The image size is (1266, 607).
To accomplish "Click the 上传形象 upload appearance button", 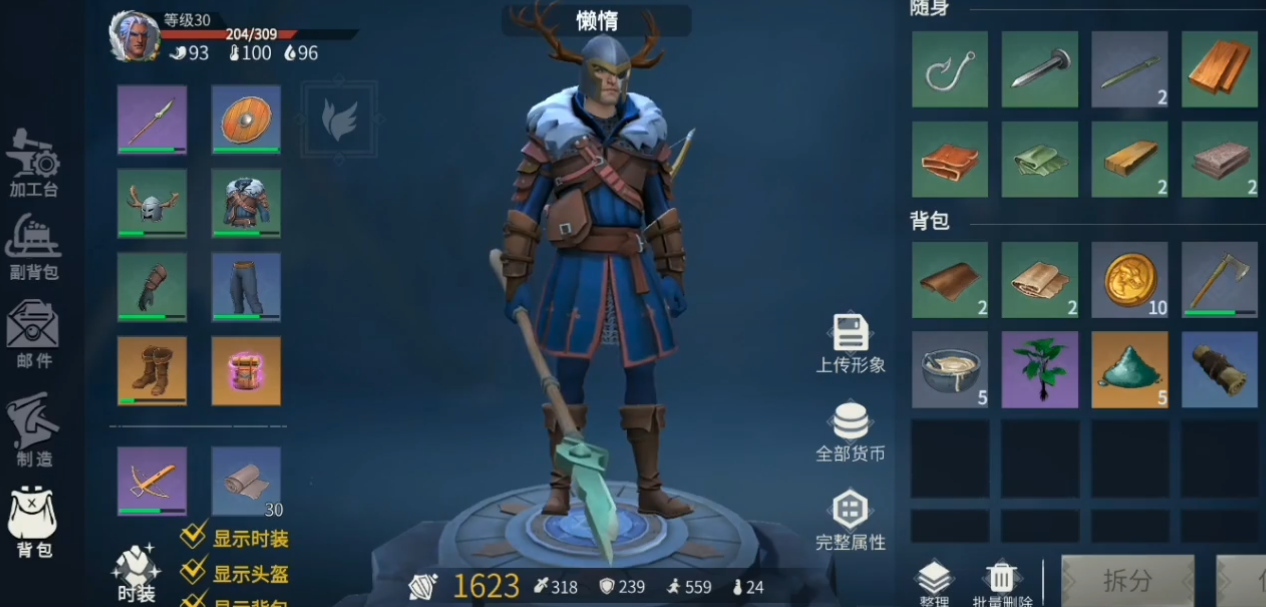I will coord(850,343).
